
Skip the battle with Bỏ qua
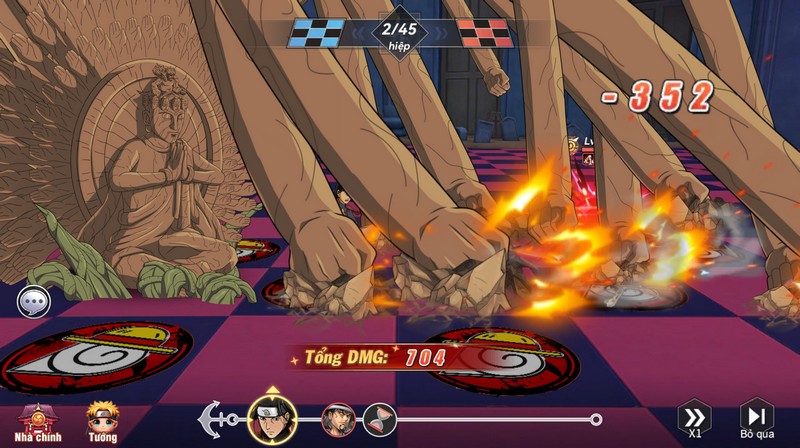[757, 420]
